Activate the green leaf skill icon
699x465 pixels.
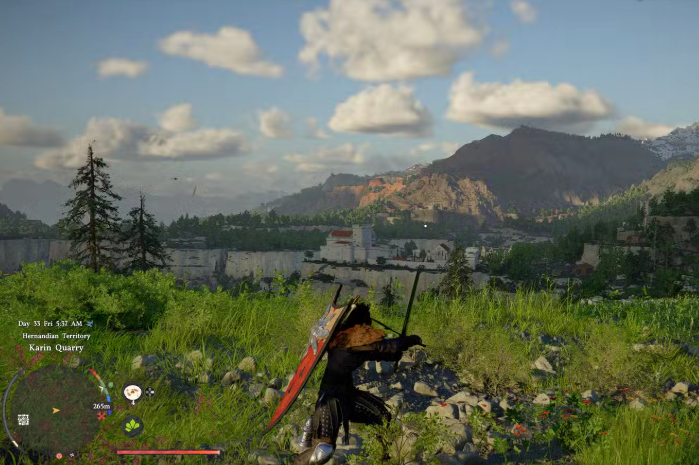[132, 424]
